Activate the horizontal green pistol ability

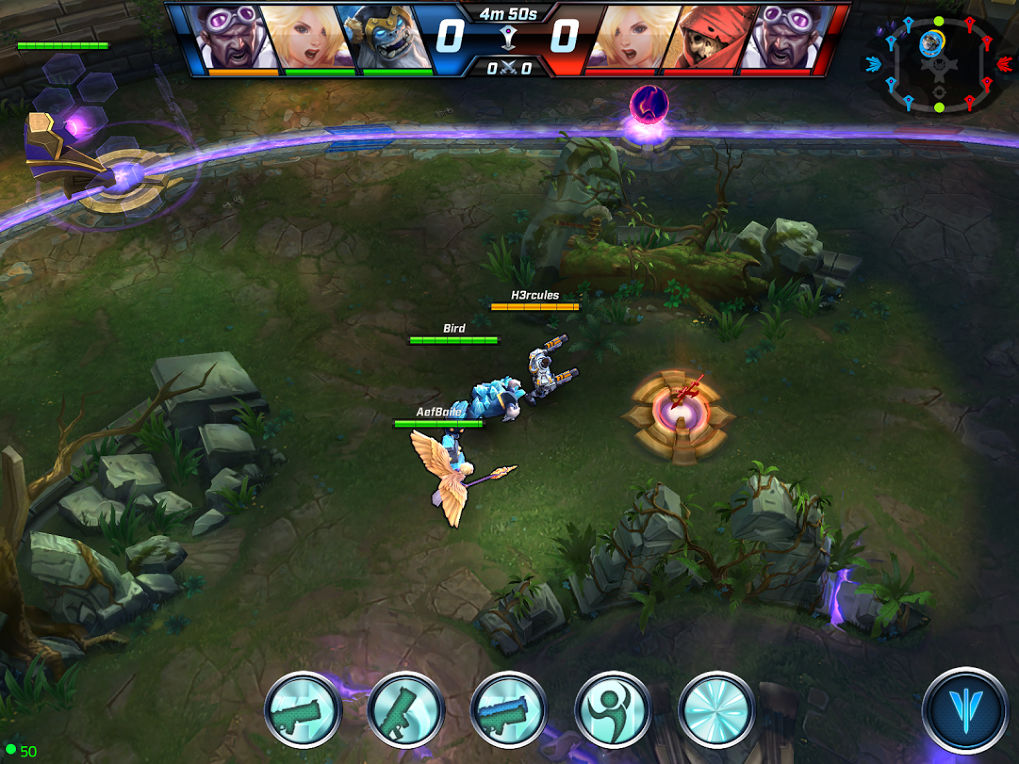(x=303, y=710)
